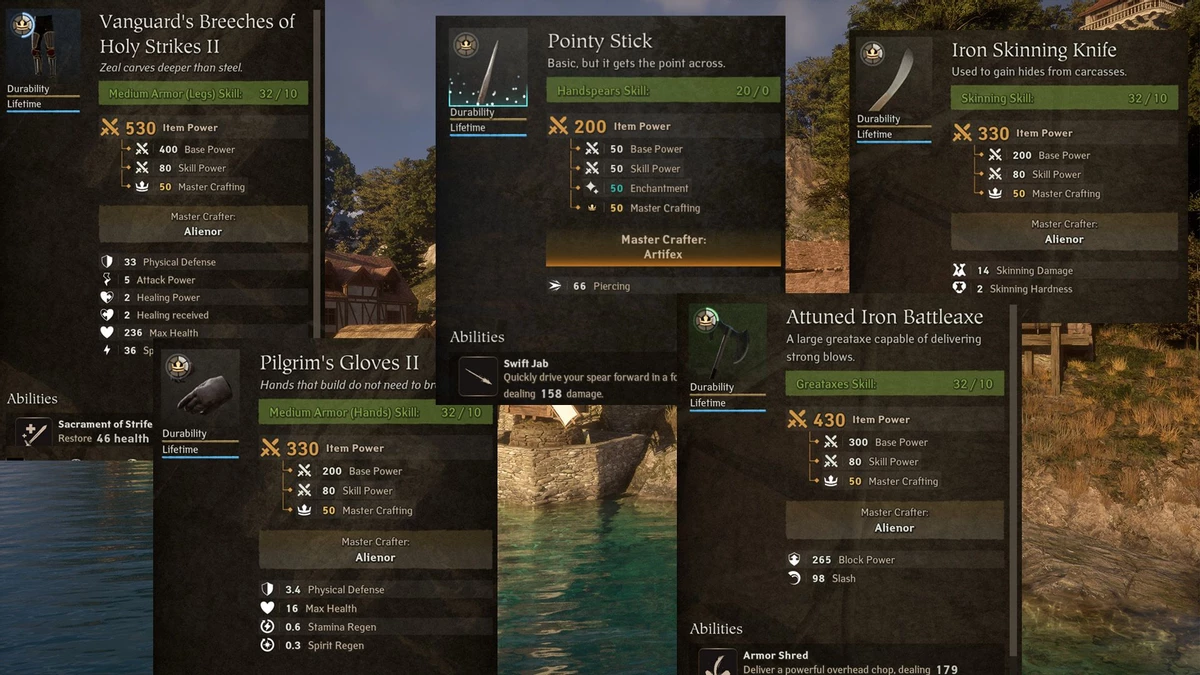Select the Vanguard's Breeches item icon
The width and height of the screenshot is (1200, 675).
[x=43, y=45]
